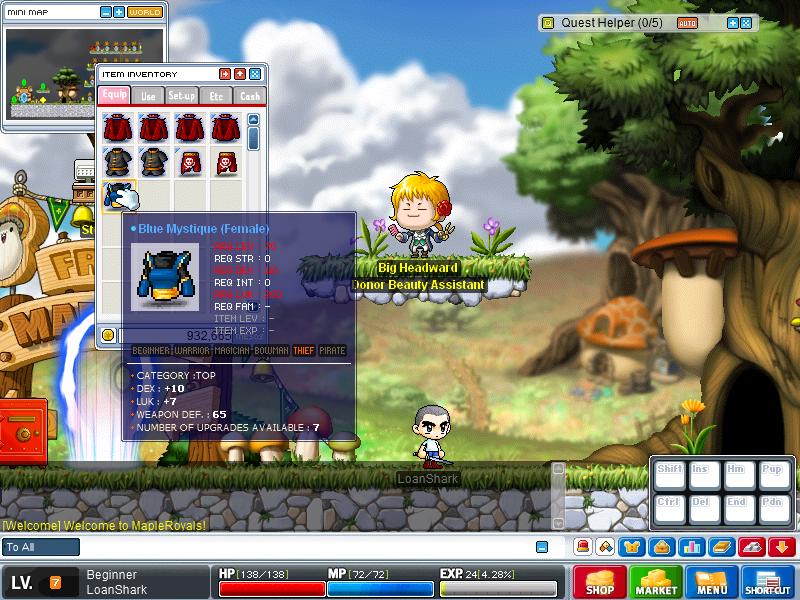Minimize the chat with blue minus button
The image size is (800, 600).
pos(542,547)
